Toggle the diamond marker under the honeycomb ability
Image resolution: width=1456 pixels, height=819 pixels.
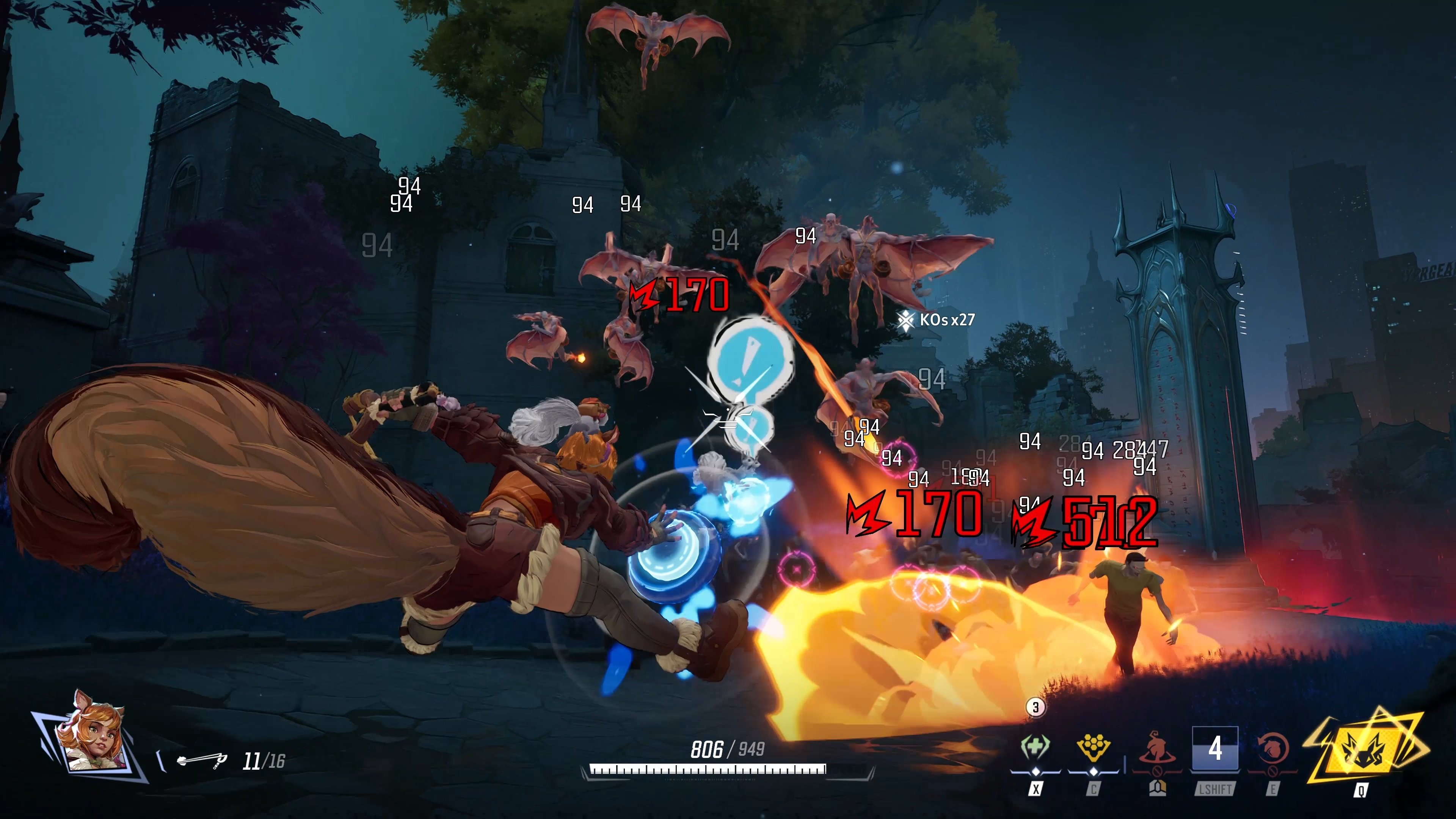(1094, 773)
